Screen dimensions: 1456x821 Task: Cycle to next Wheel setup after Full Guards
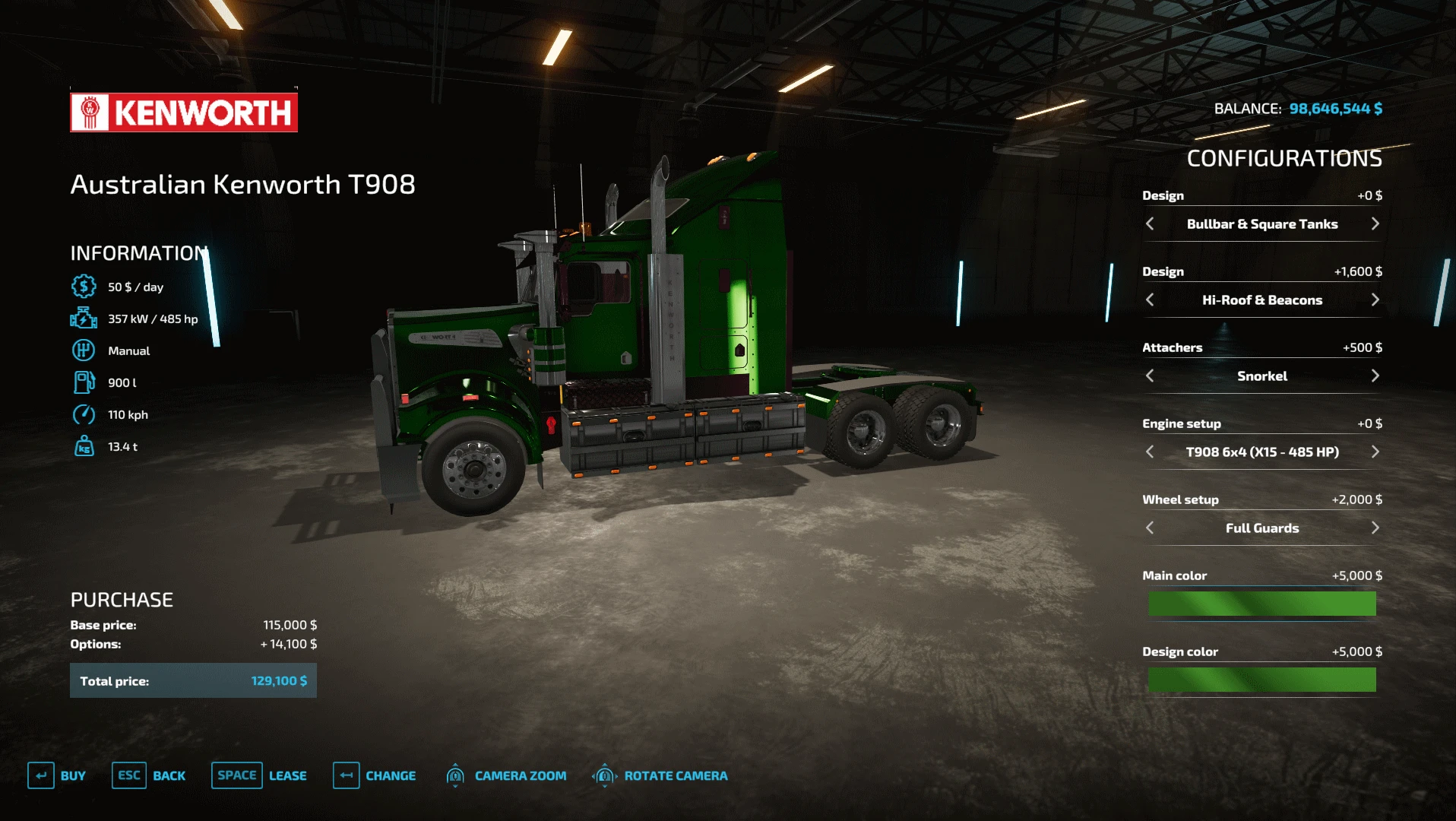(1375, 528)
